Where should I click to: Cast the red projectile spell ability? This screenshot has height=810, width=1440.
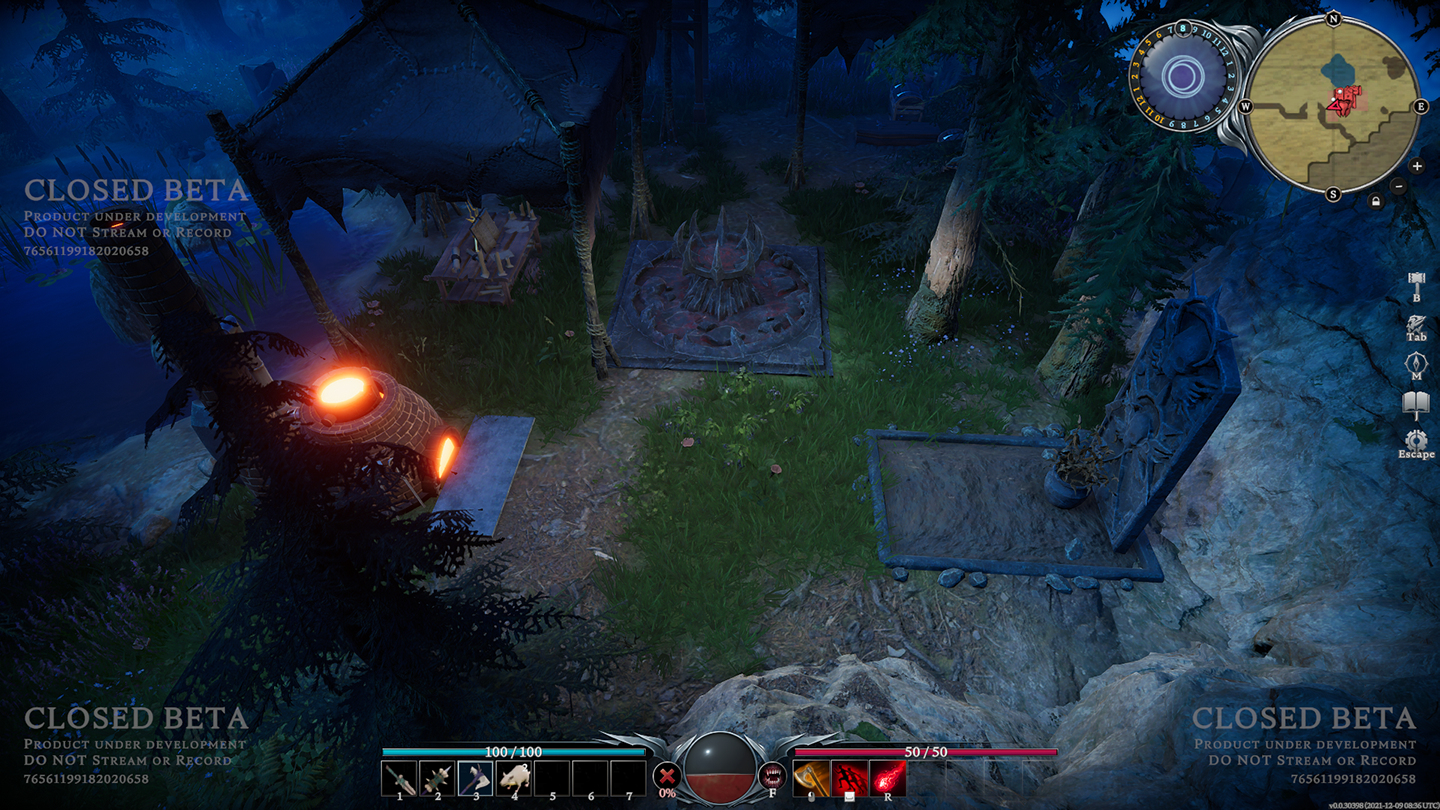click(x=887, y=777)
